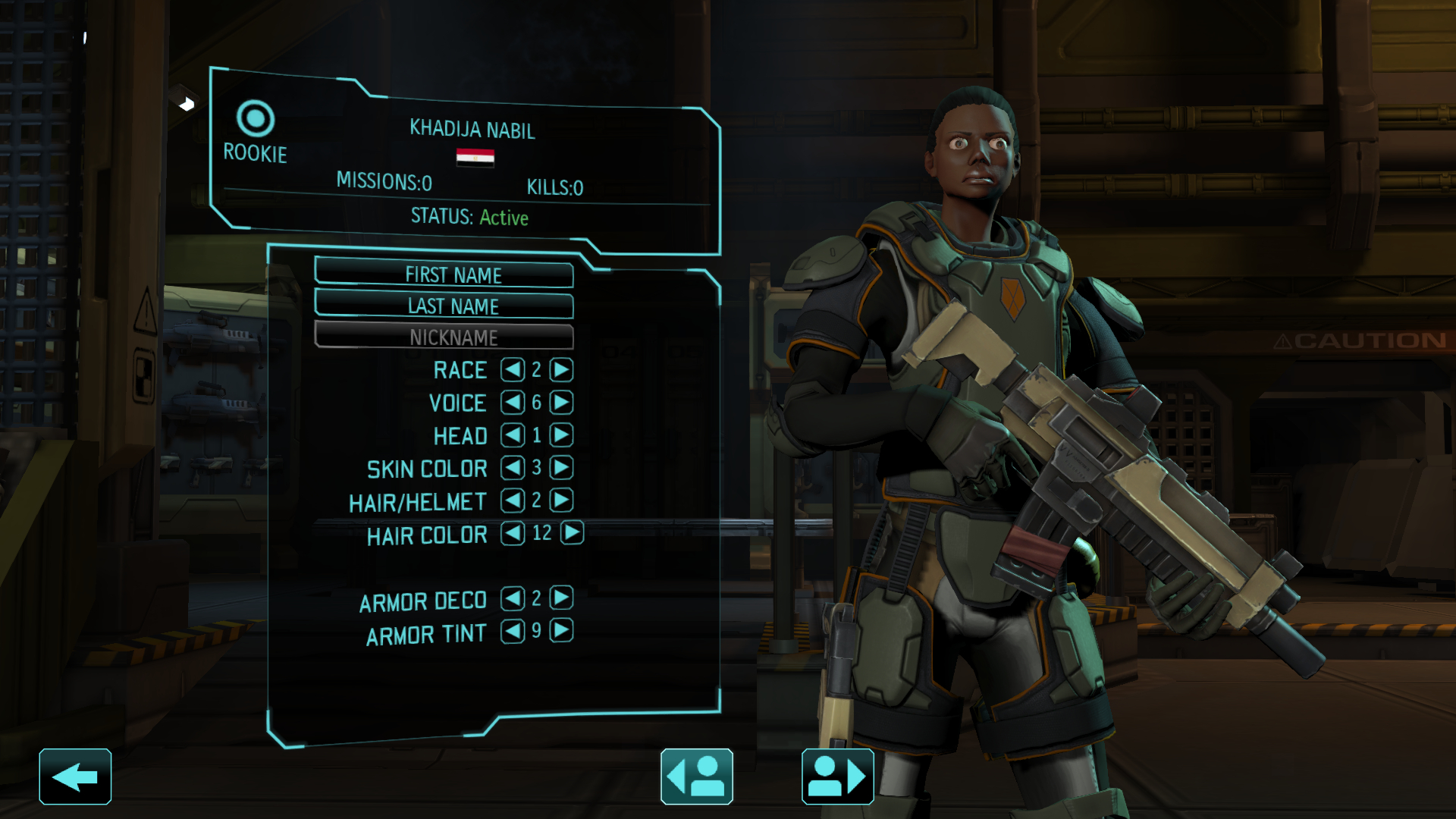Viewport: 1456px width, 819px height.
Task: Switch to the previous soldier
Action: click(x=696, y=777)
